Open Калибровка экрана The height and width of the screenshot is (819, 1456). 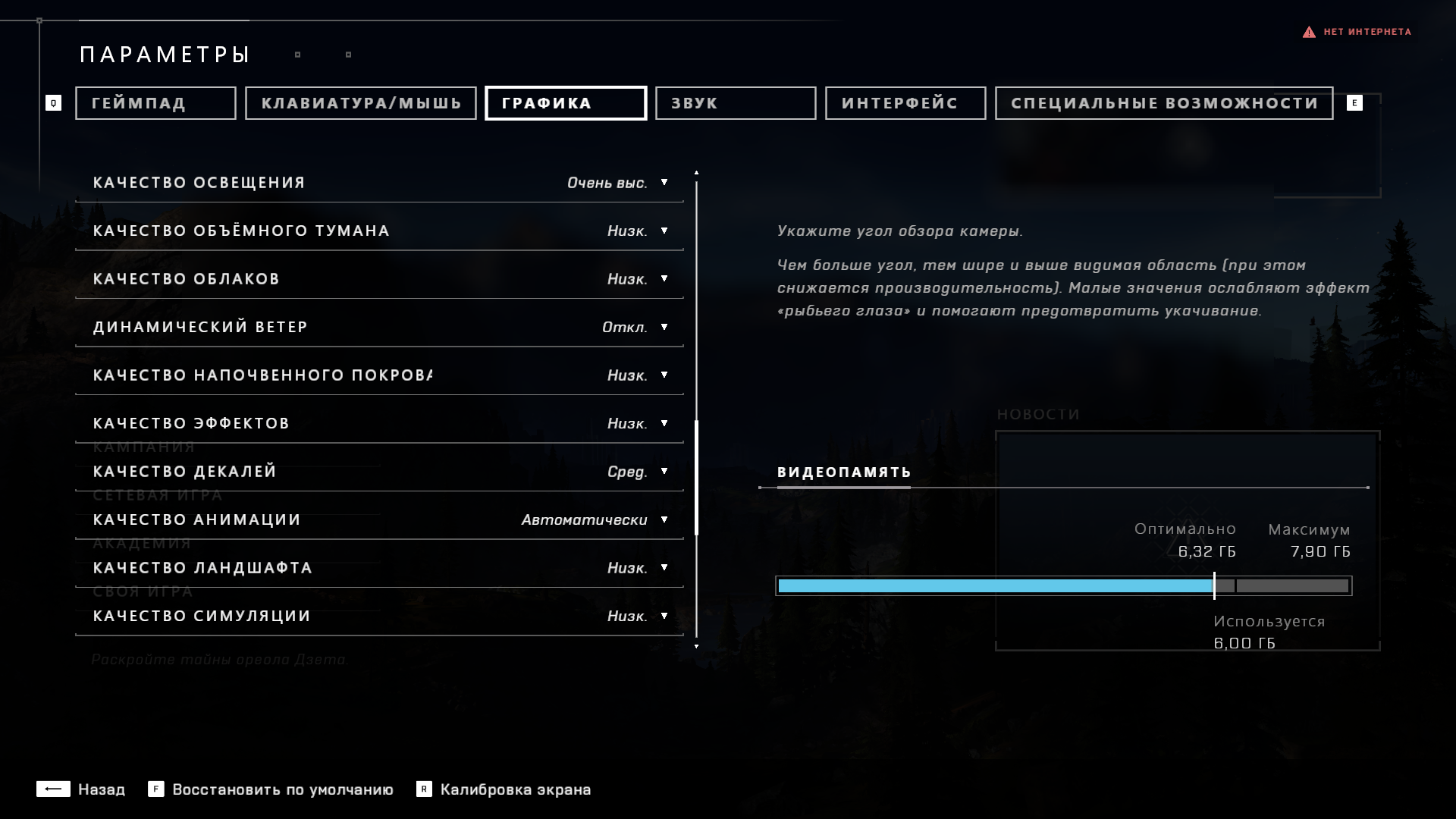(x=504, y=789)
